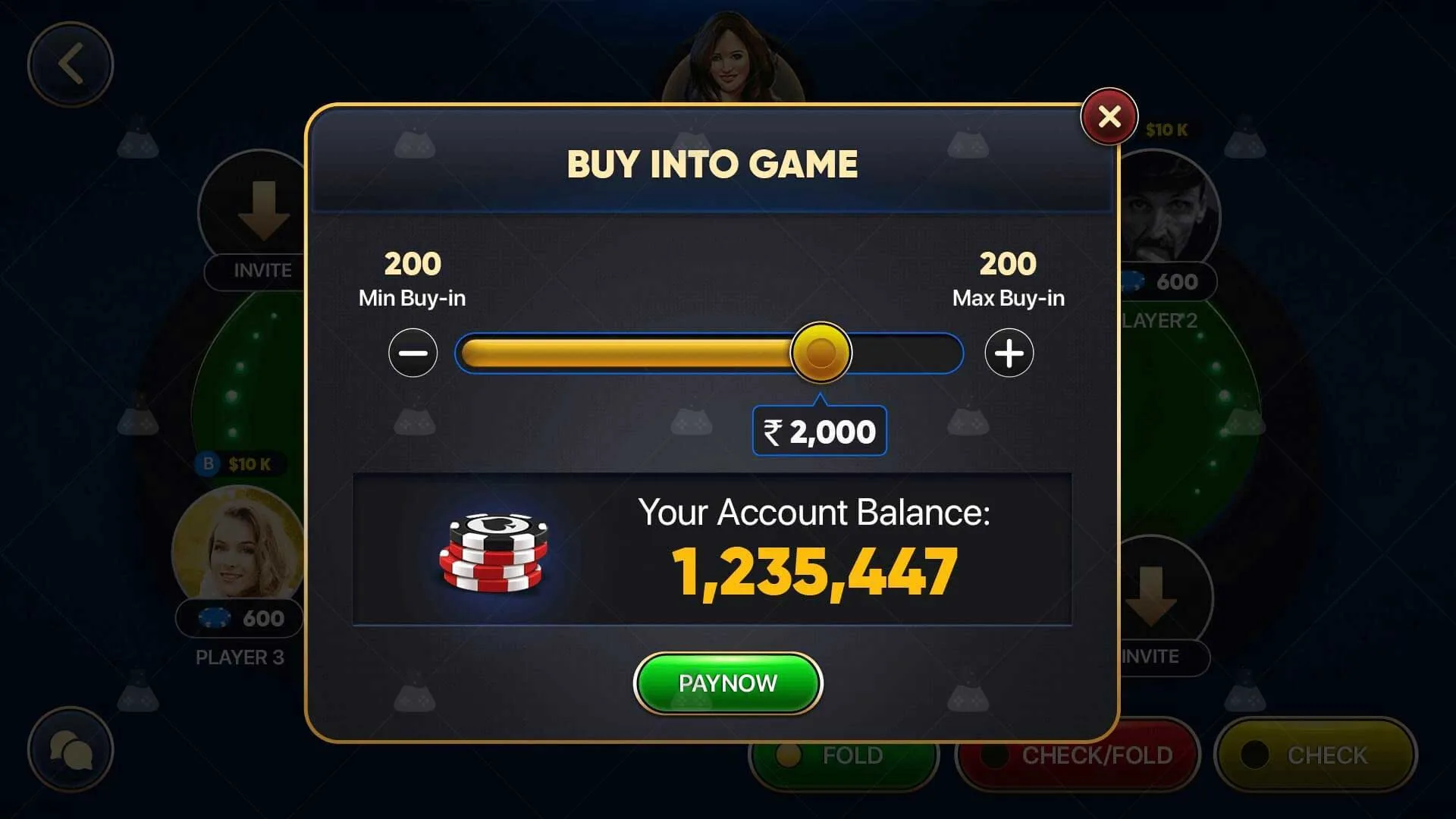This screenshot has width=1456, height=819.
Task: Tap the PAYNOW button
Action: coord(727,682)
